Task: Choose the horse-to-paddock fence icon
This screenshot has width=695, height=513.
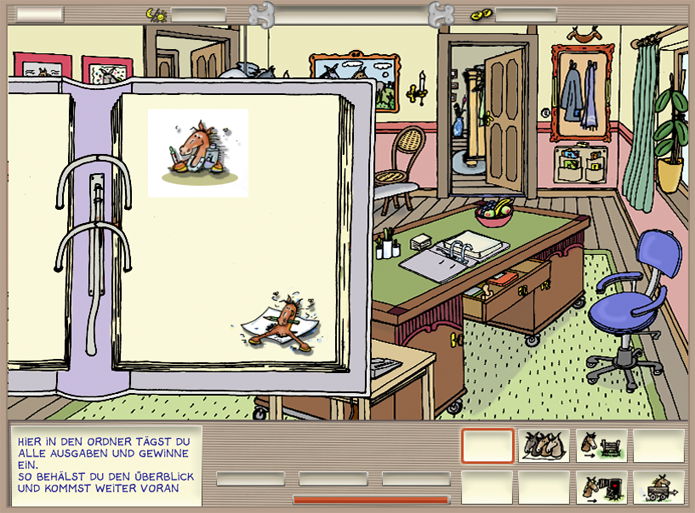Action: coord(602,445)
